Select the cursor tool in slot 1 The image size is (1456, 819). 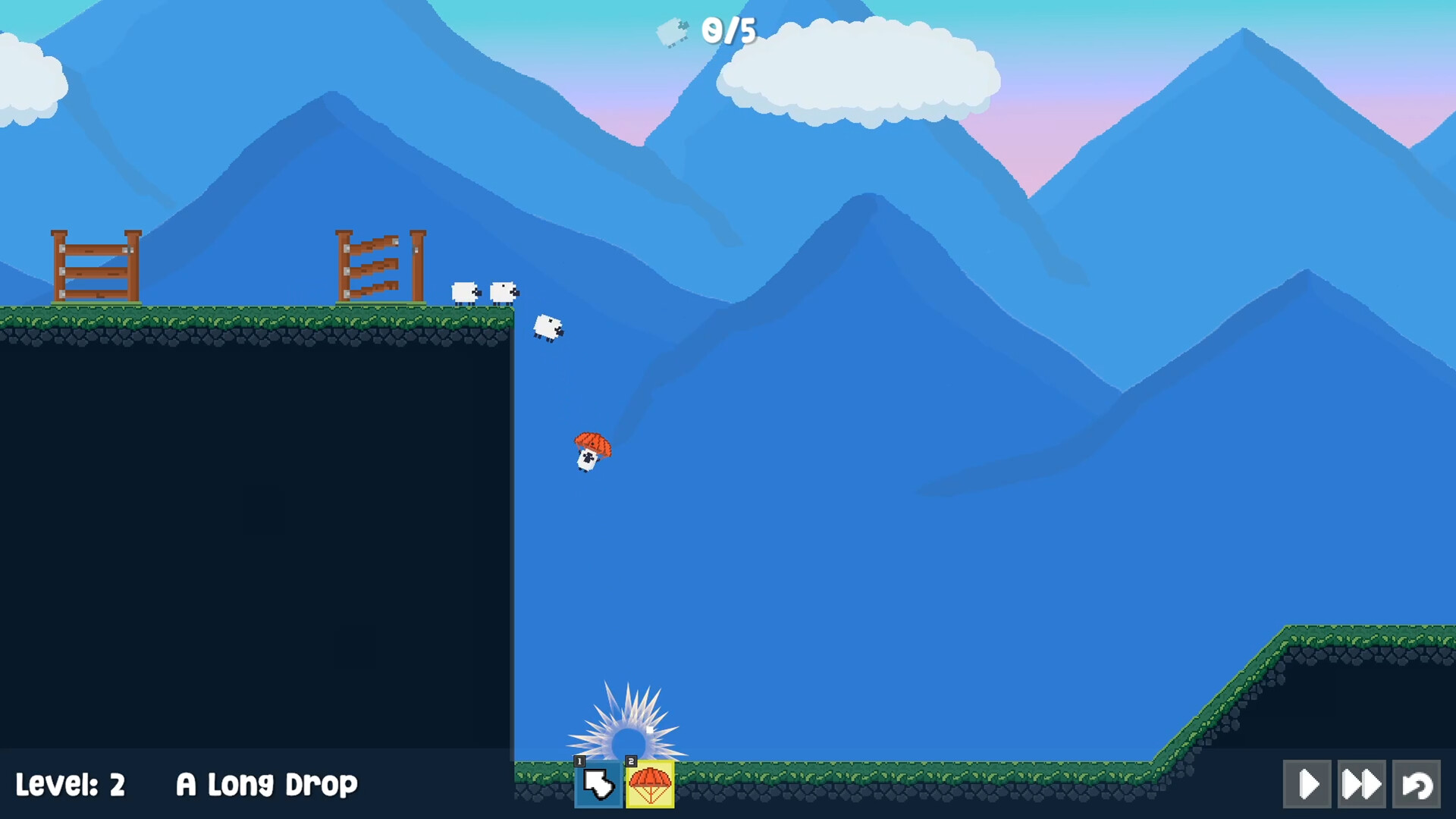point(598,786)
